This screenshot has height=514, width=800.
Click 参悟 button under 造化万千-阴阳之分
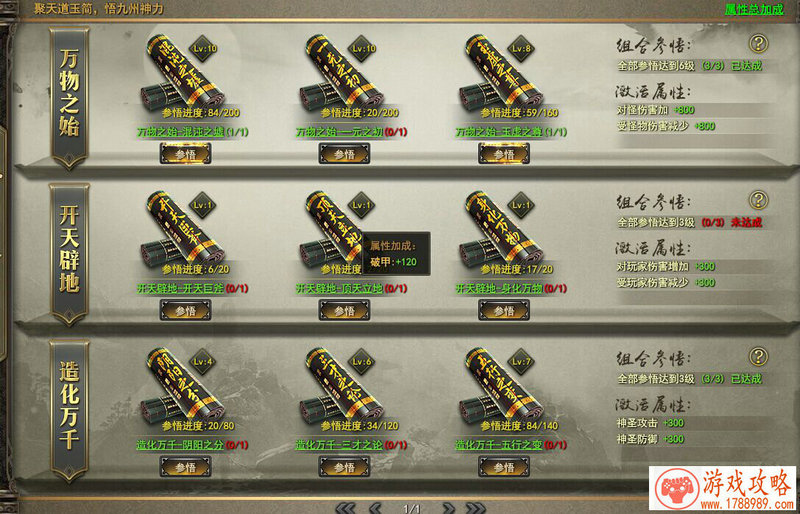[x=185, y=467]
